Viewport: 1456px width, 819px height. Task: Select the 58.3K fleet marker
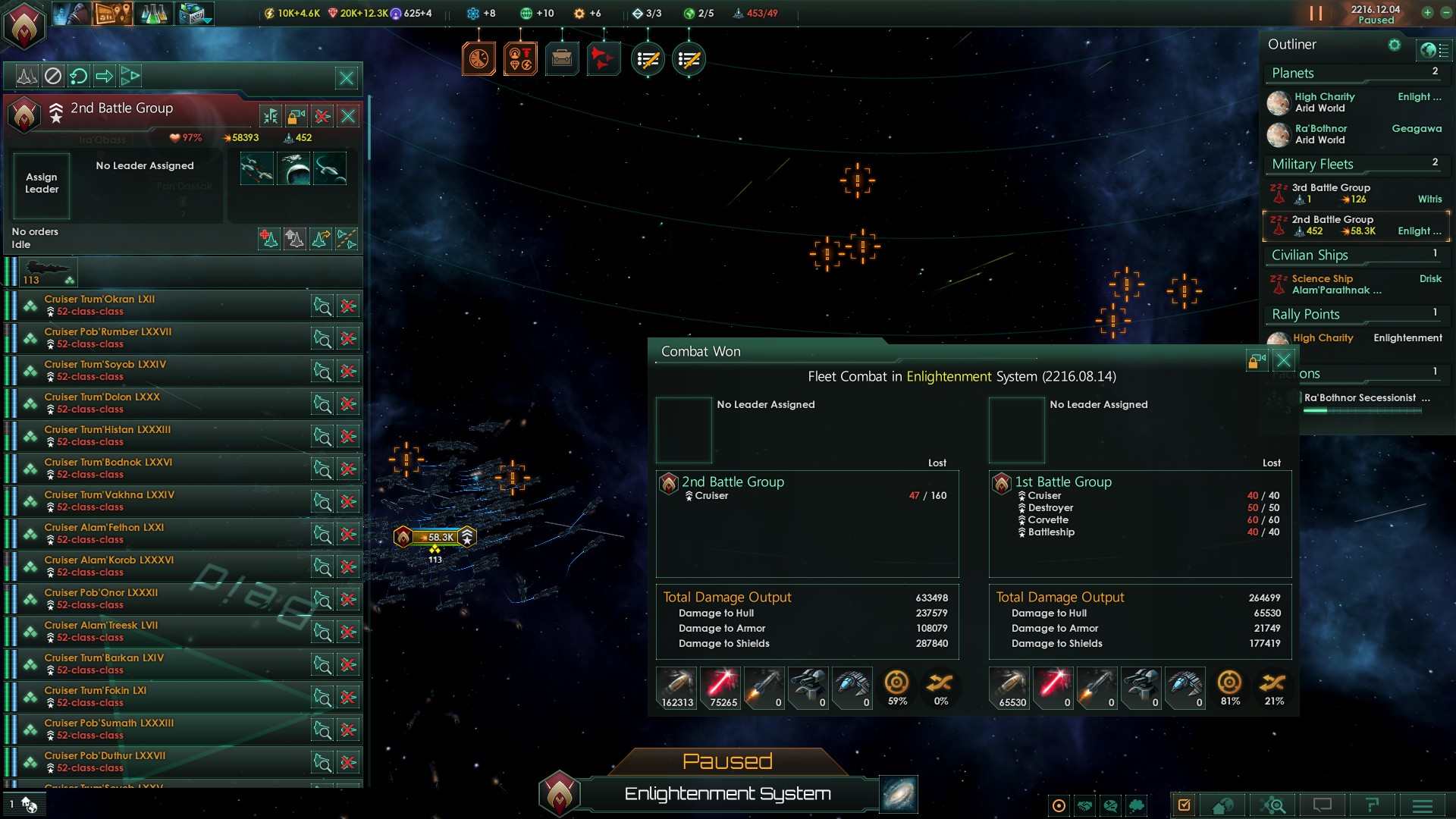pyautogui.click(x=436, y=537)
